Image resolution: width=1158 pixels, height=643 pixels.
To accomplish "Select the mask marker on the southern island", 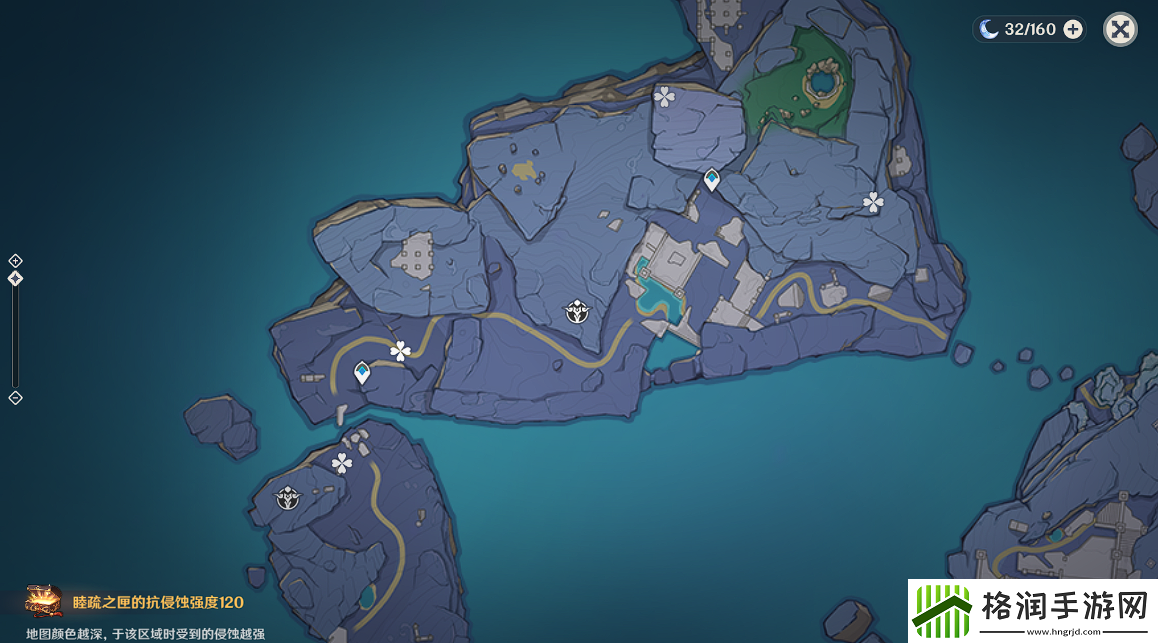I will (289, 497).
